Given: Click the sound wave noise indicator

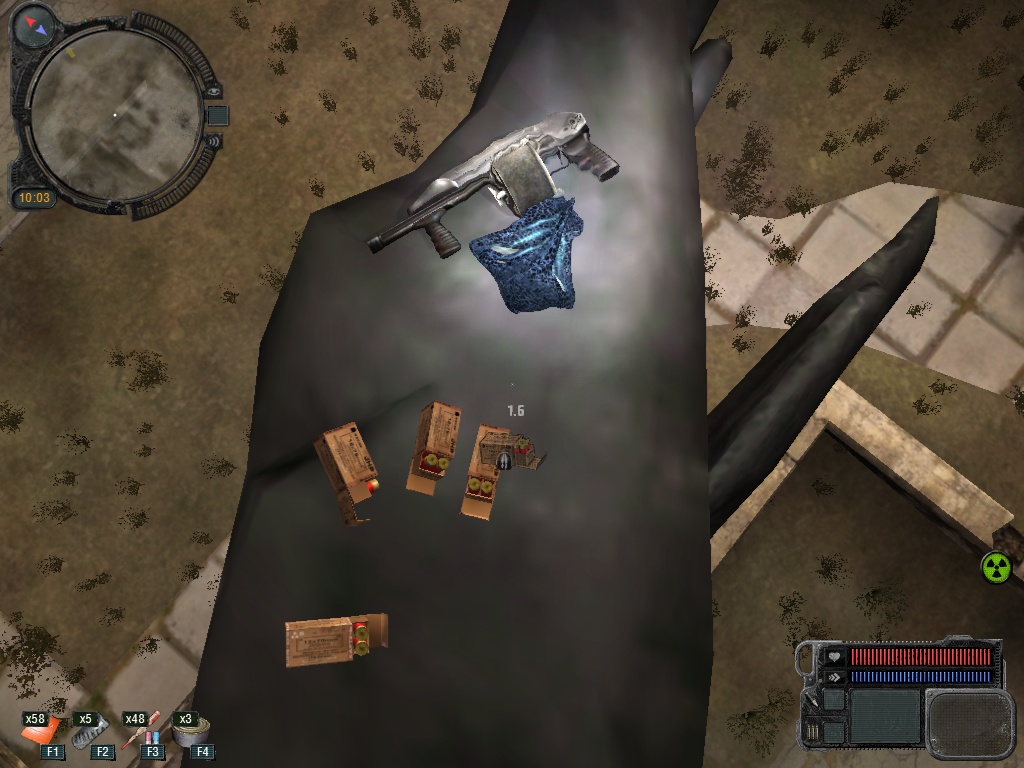Looking at the screenshot, I should pyautogui.click(x=213, y=141).
